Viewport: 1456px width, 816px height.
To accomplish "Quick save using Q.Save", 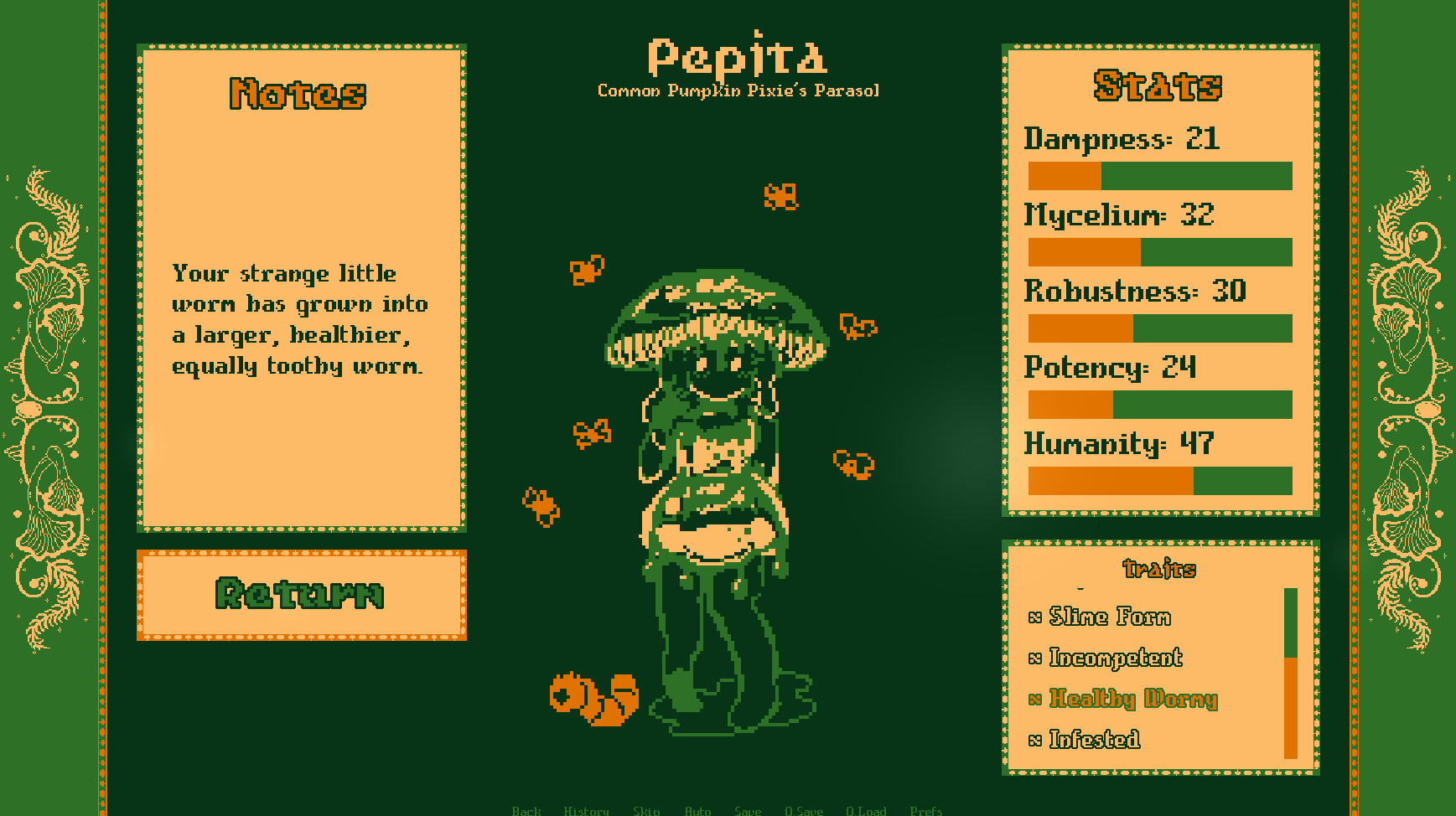I will (803, 810).
